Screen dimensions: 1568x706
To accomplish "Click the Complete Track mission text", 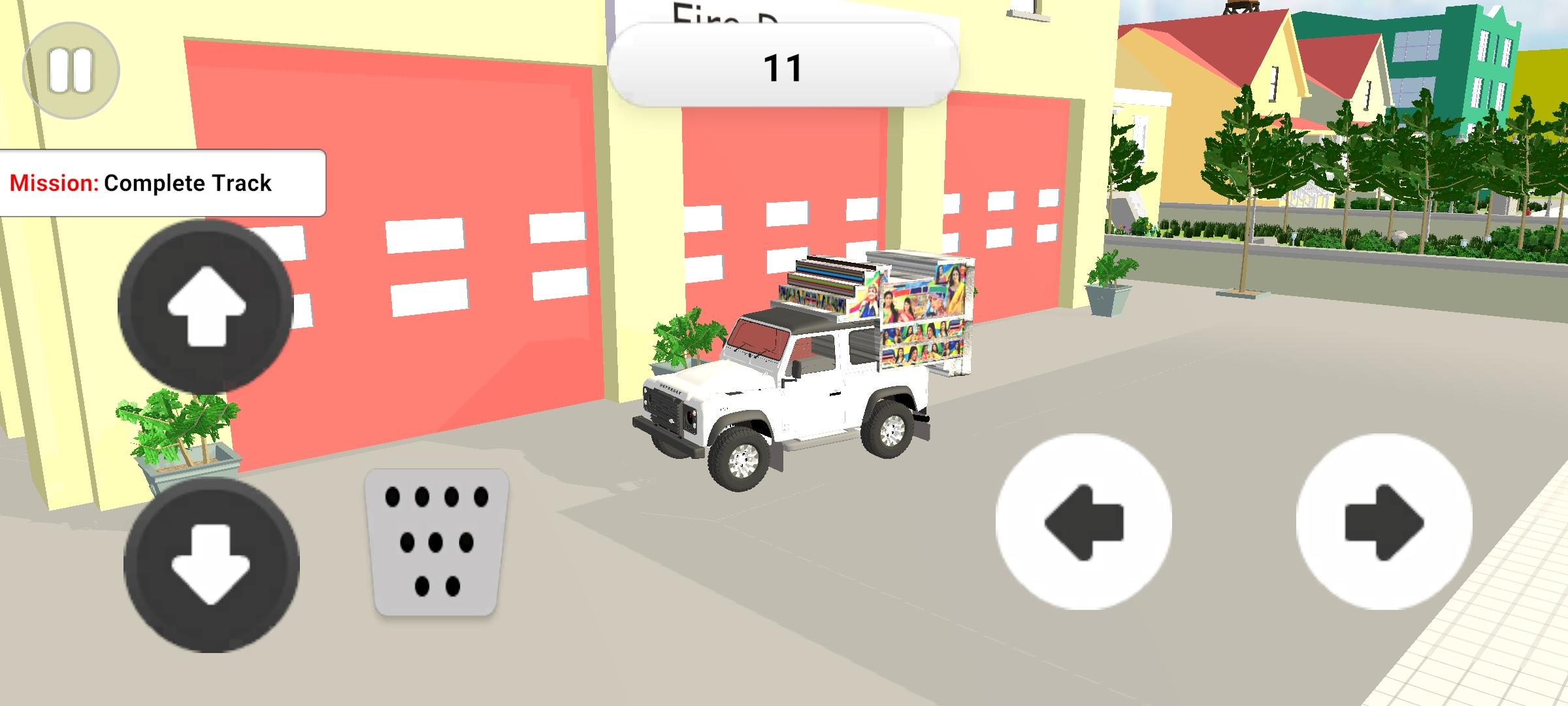I will point(189,183).
